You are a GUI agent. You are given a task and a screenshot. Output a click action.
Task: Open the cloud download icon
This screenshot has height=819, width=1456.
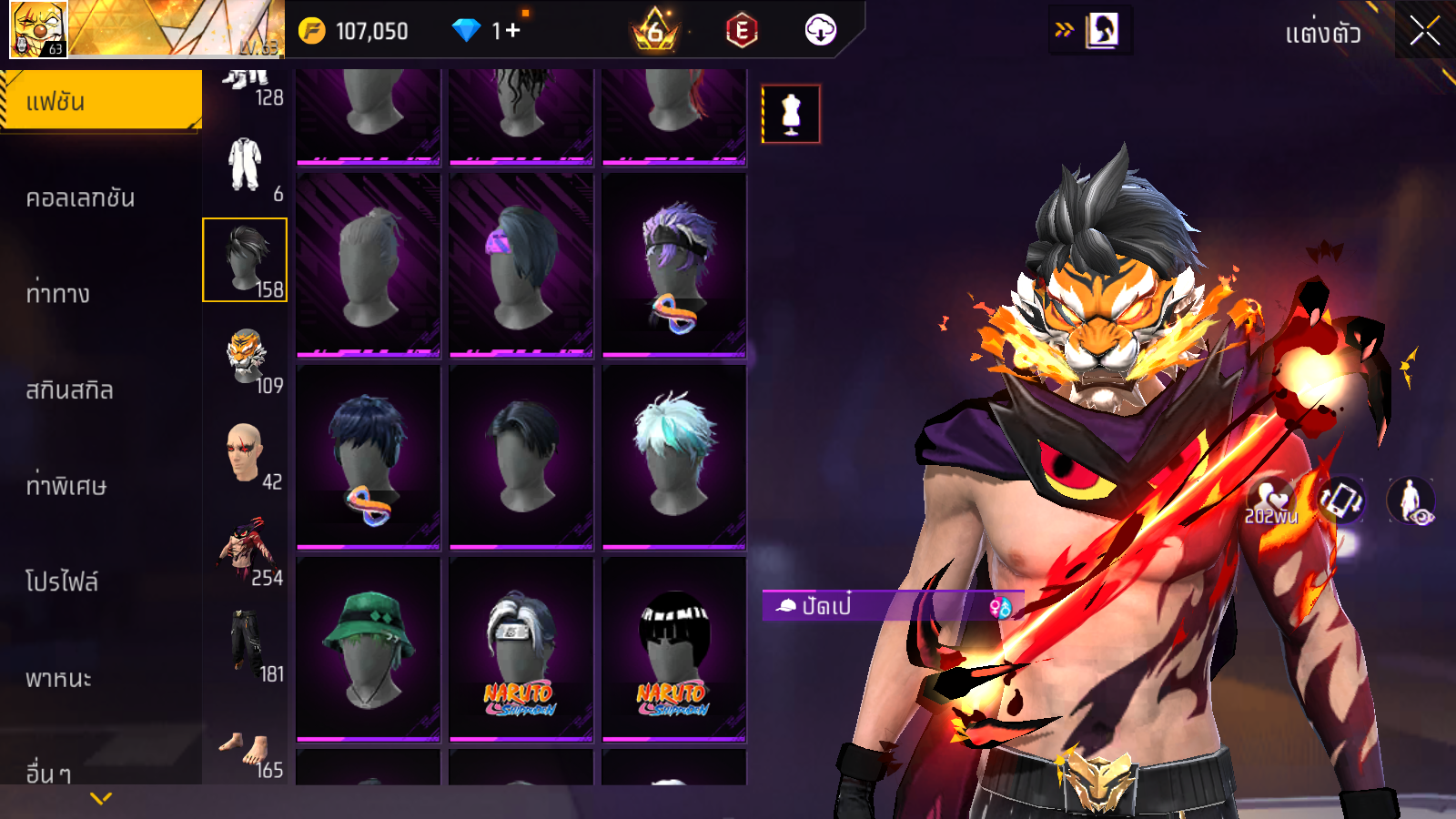click(820, 31)
